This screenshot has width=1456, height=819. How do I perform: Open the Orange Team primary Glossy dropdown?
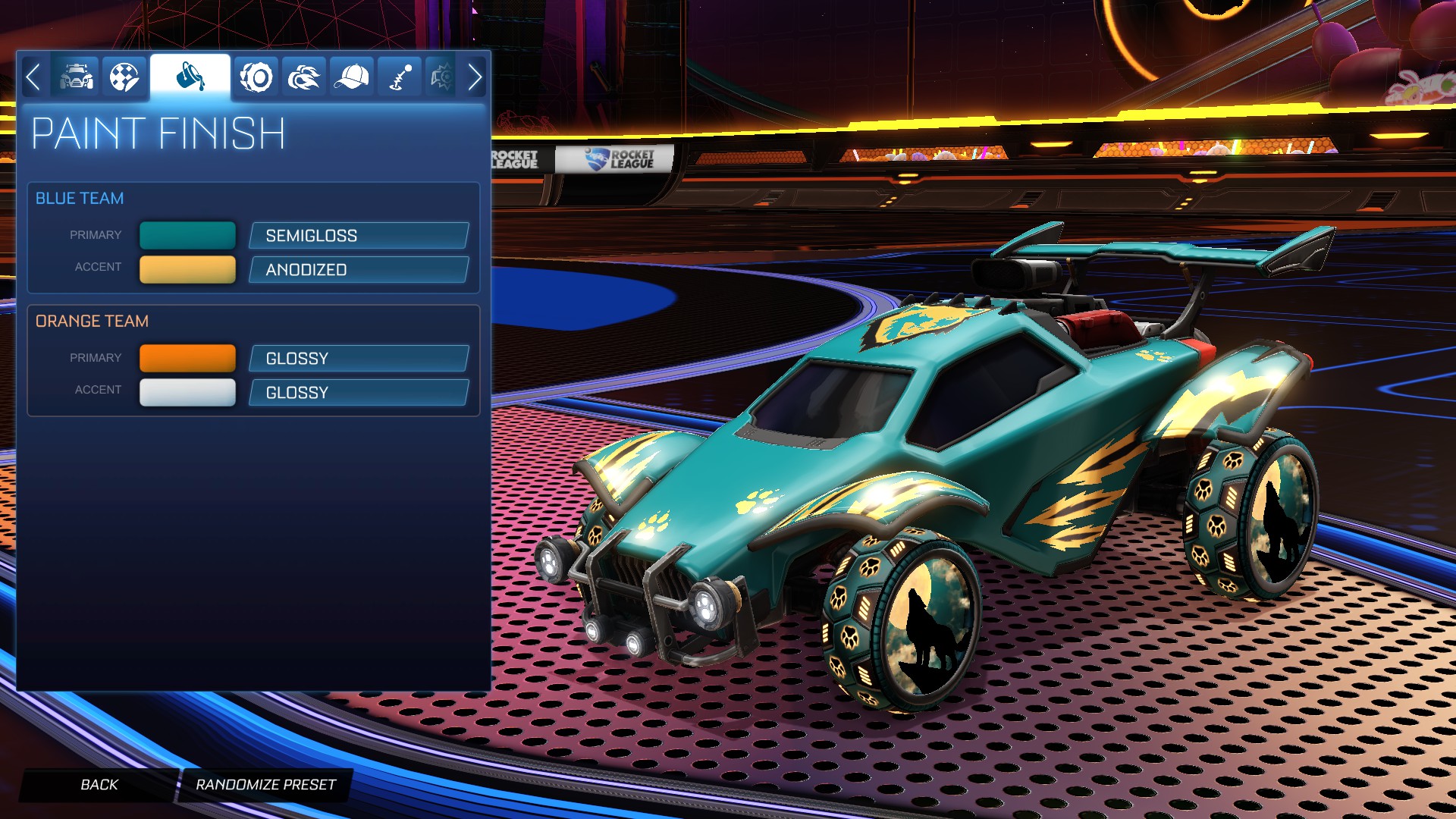pos(357,358)
